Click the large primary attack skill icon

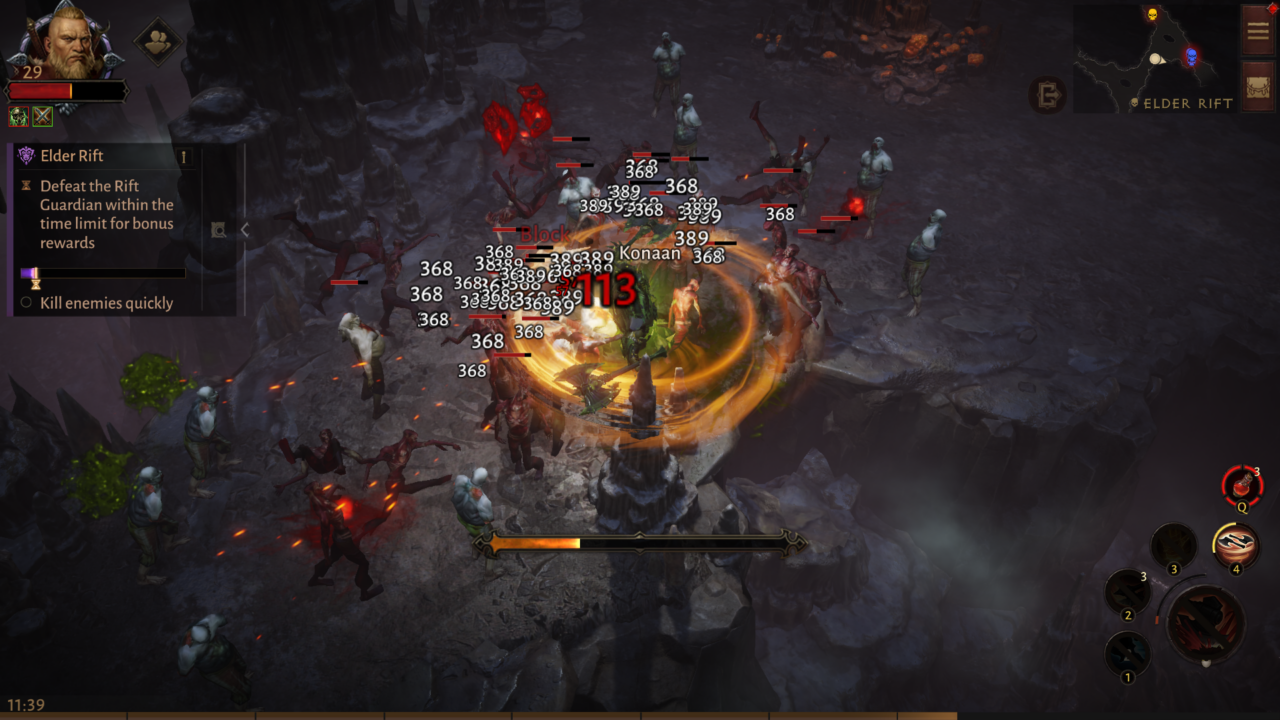coord(1205,620)
